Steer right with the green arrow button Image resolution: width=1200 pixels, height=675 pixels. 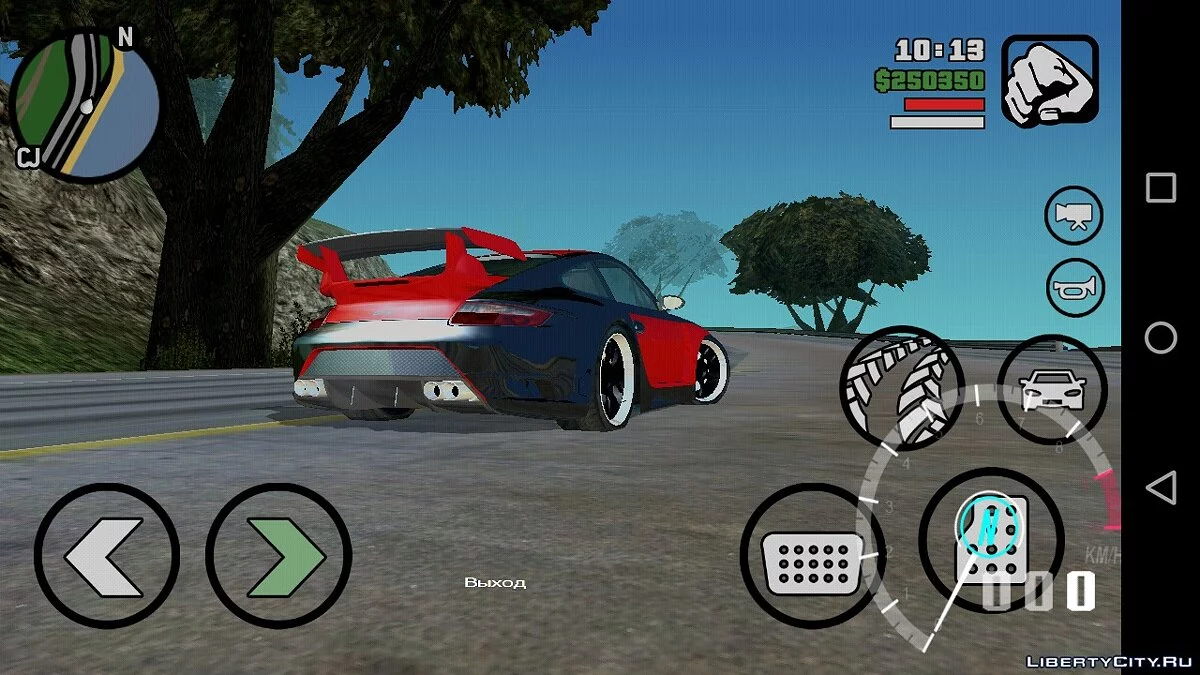pyautogui.click(x=278, y=555)
